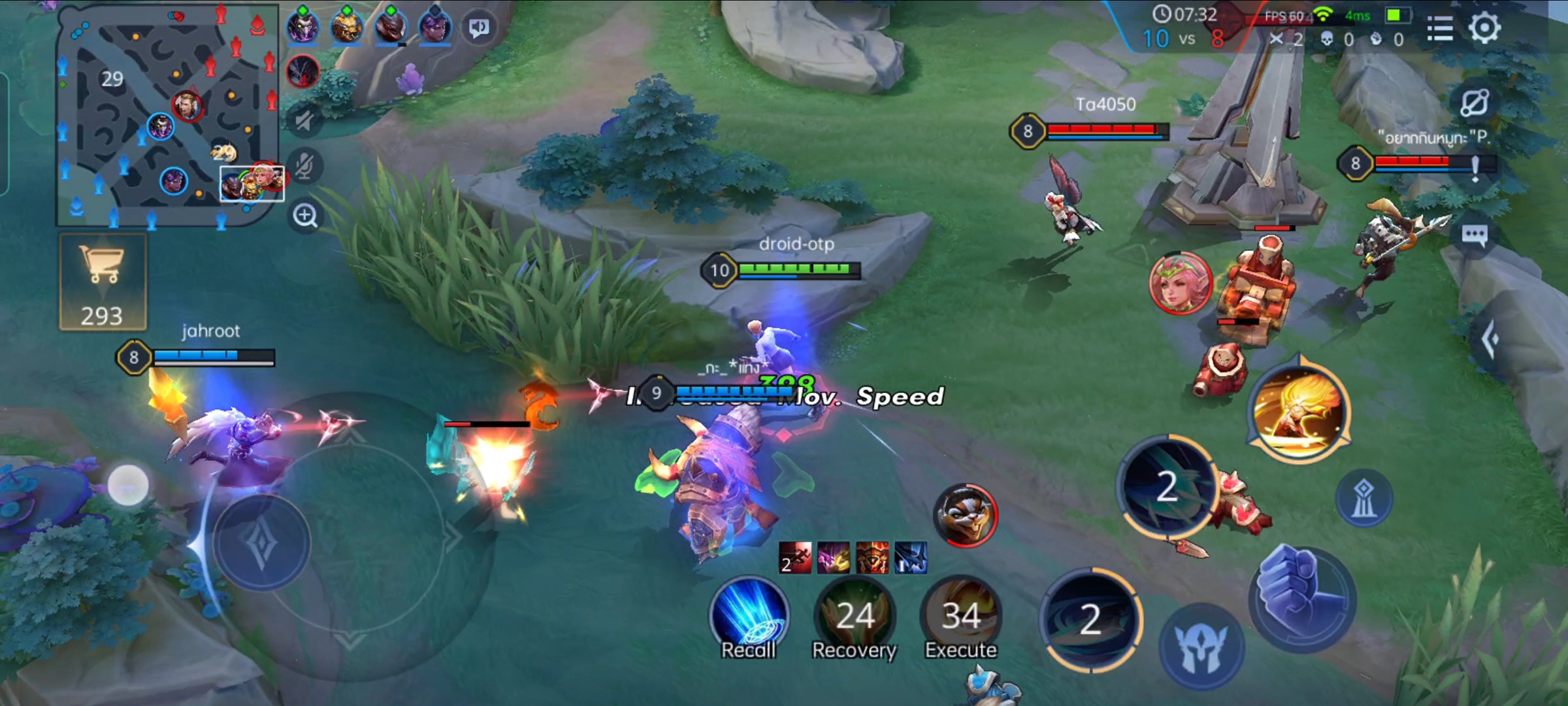
Task: Zoom the minimap with the magnifier button
Action: (305, 215)
